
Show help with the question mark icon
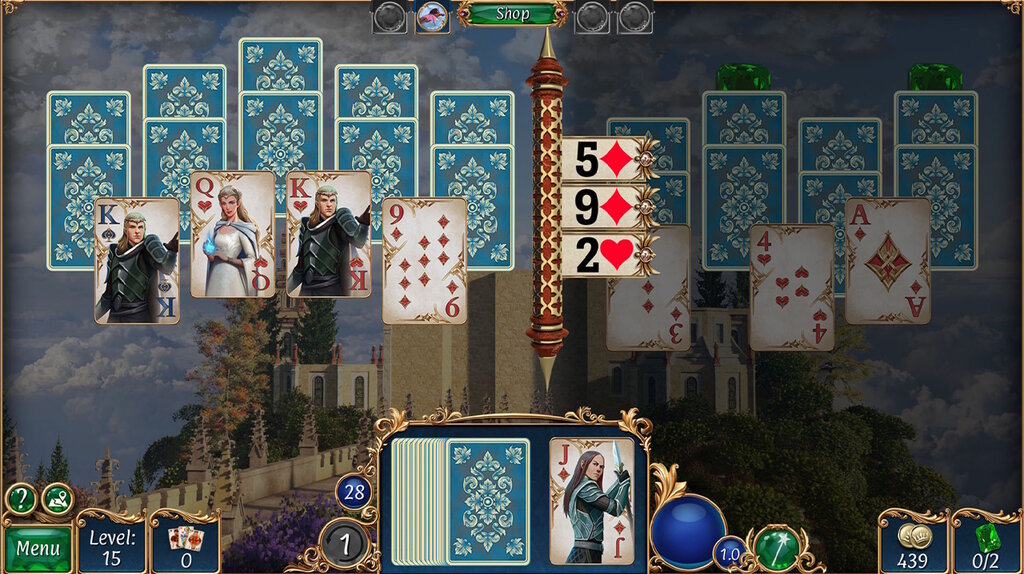(x=21, y=499)
